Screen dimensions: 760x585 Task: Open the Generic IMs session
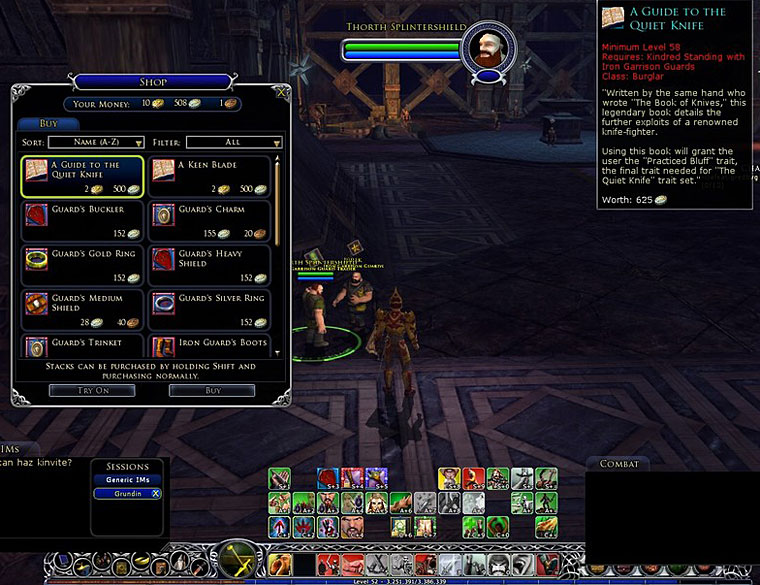click(127, 480)
